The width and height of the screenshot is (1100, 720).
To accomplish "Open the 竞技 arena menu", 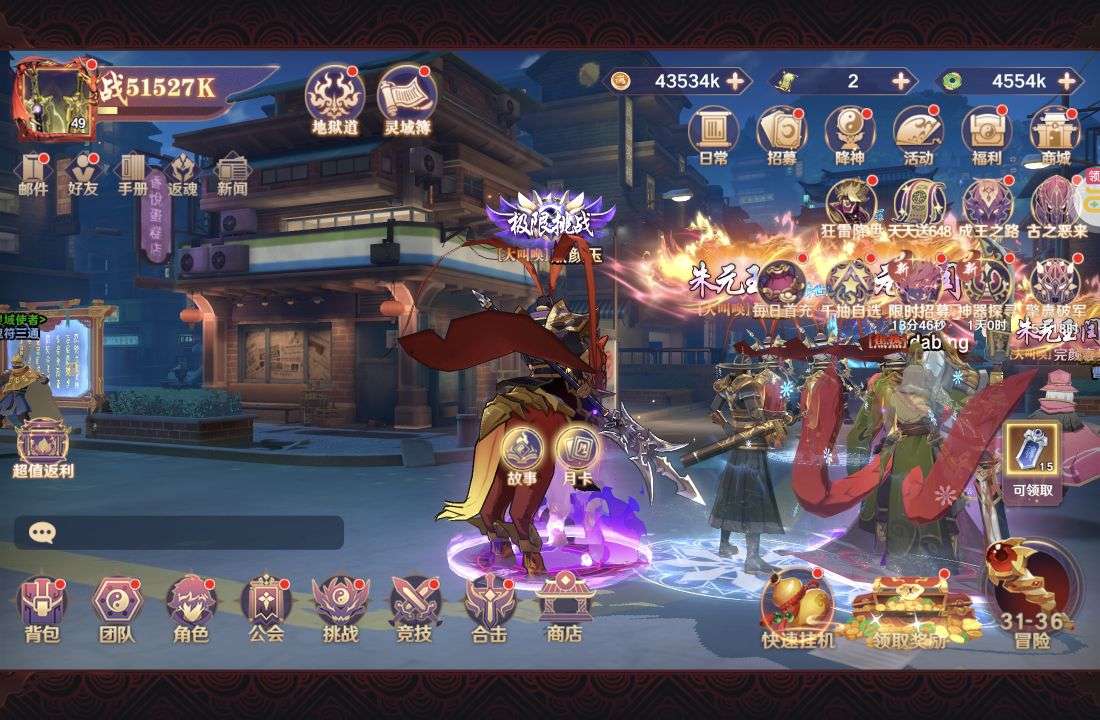I will (x=415, y=604).
